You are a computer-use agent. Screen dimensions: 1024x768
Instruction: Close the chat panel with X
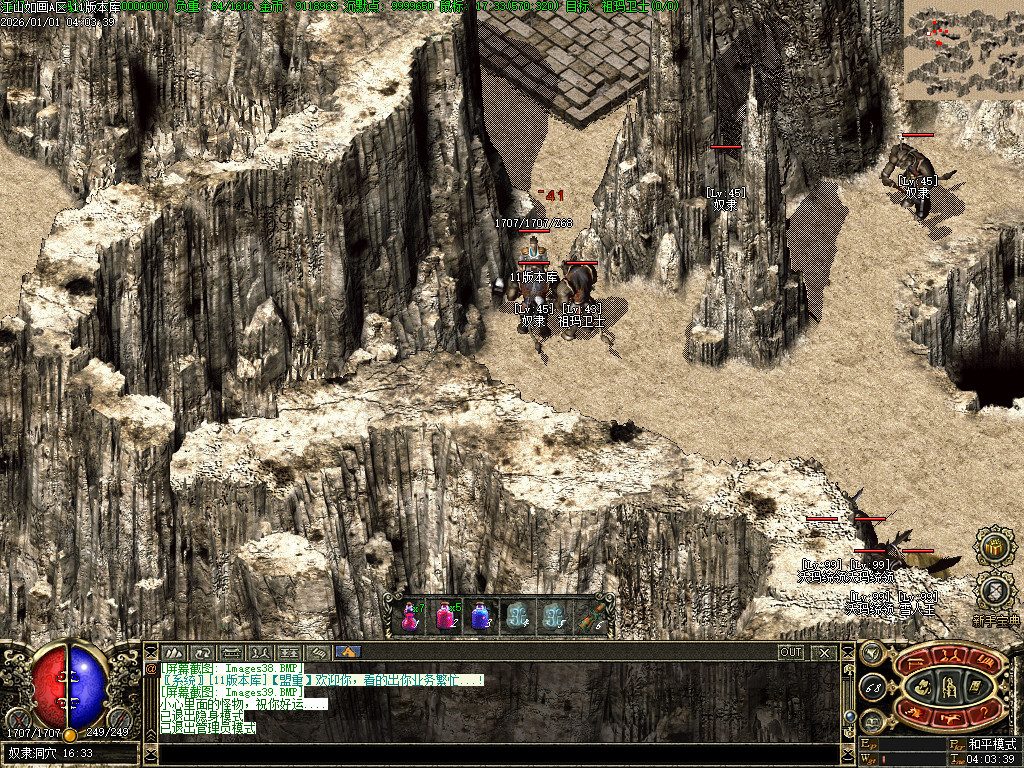coord(824,652)
